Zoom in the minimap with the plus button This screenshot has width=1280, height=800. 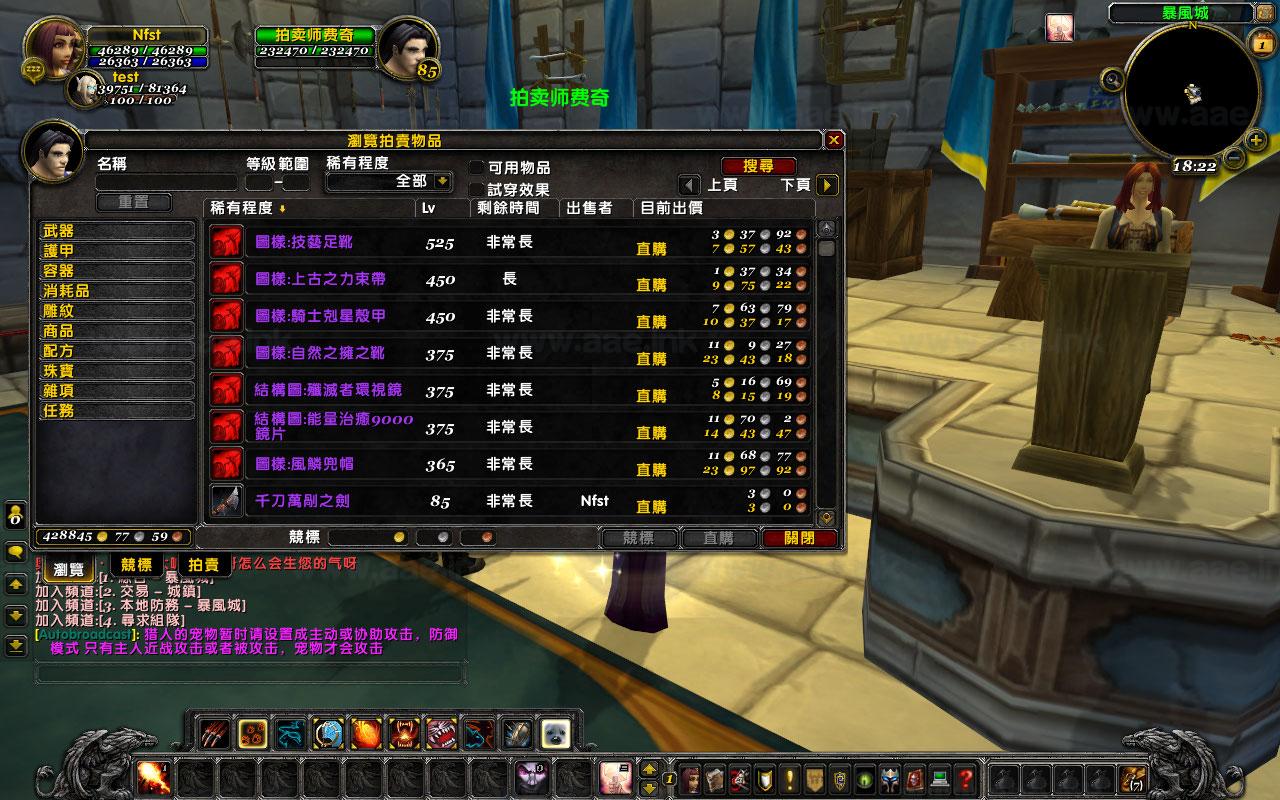(1256, 140)
